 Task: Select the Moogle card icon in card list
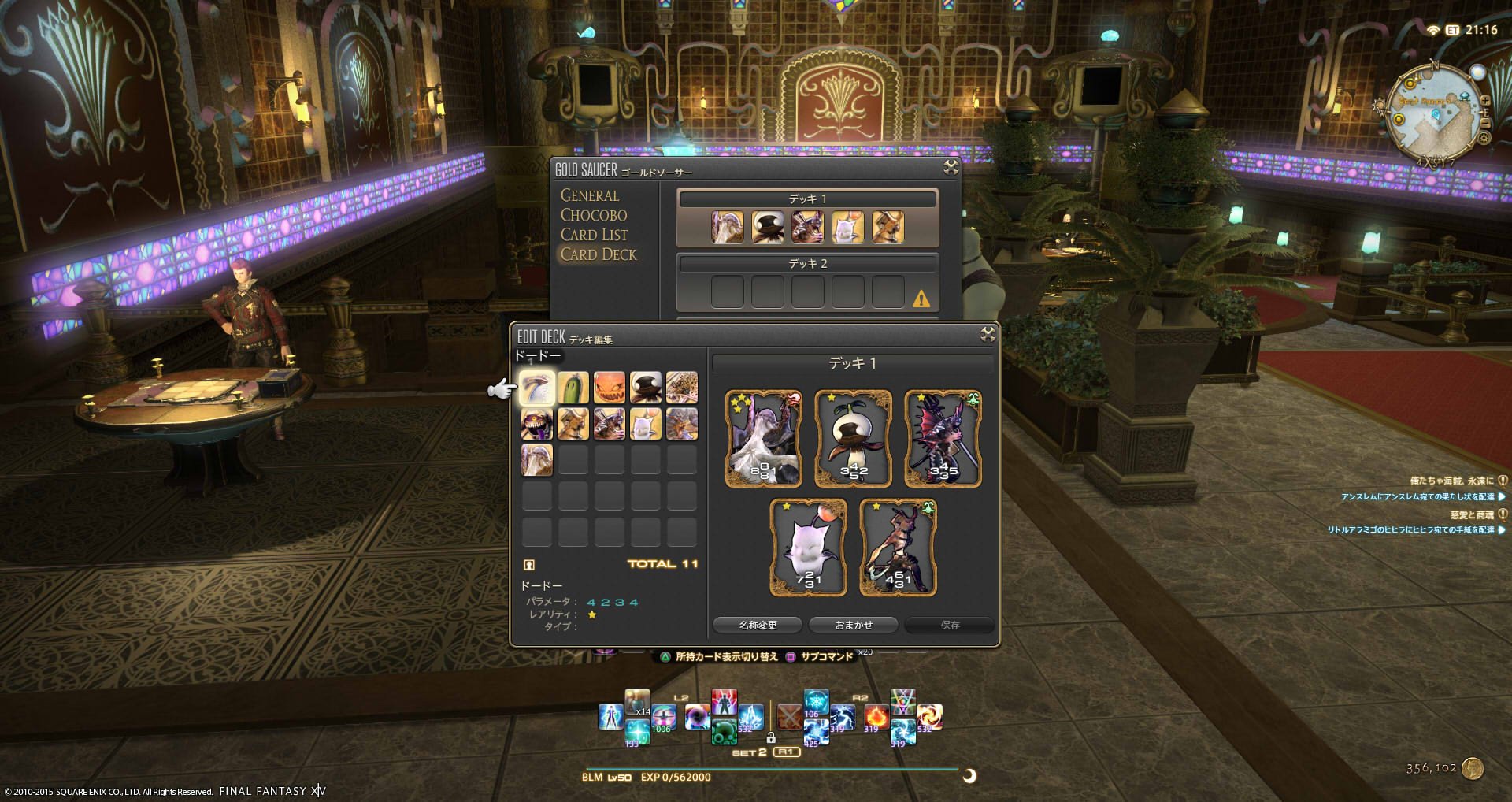[646, 424]
